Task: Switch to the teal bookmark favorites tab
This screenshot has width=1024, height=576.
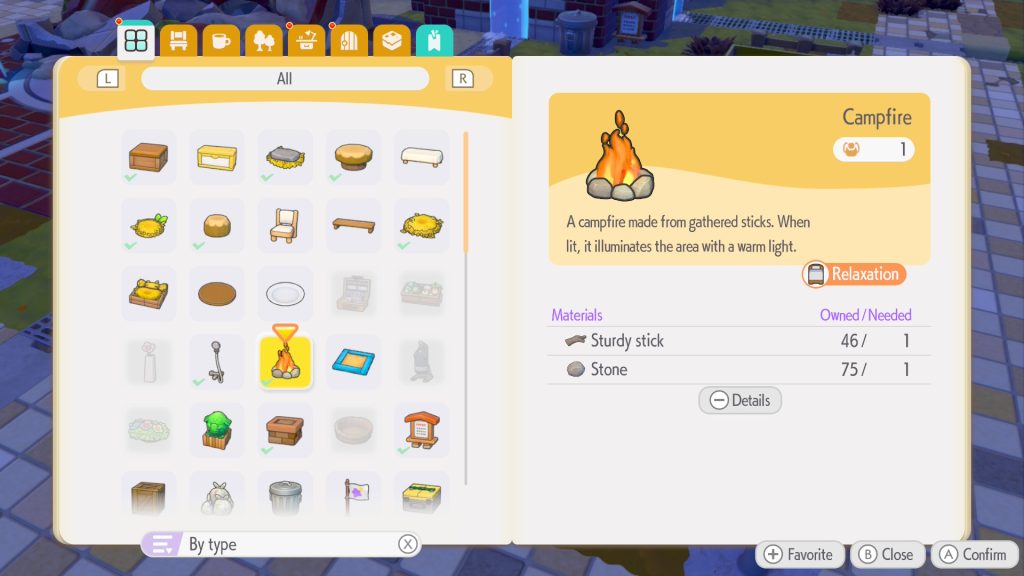Action: (x=434, y=41)
